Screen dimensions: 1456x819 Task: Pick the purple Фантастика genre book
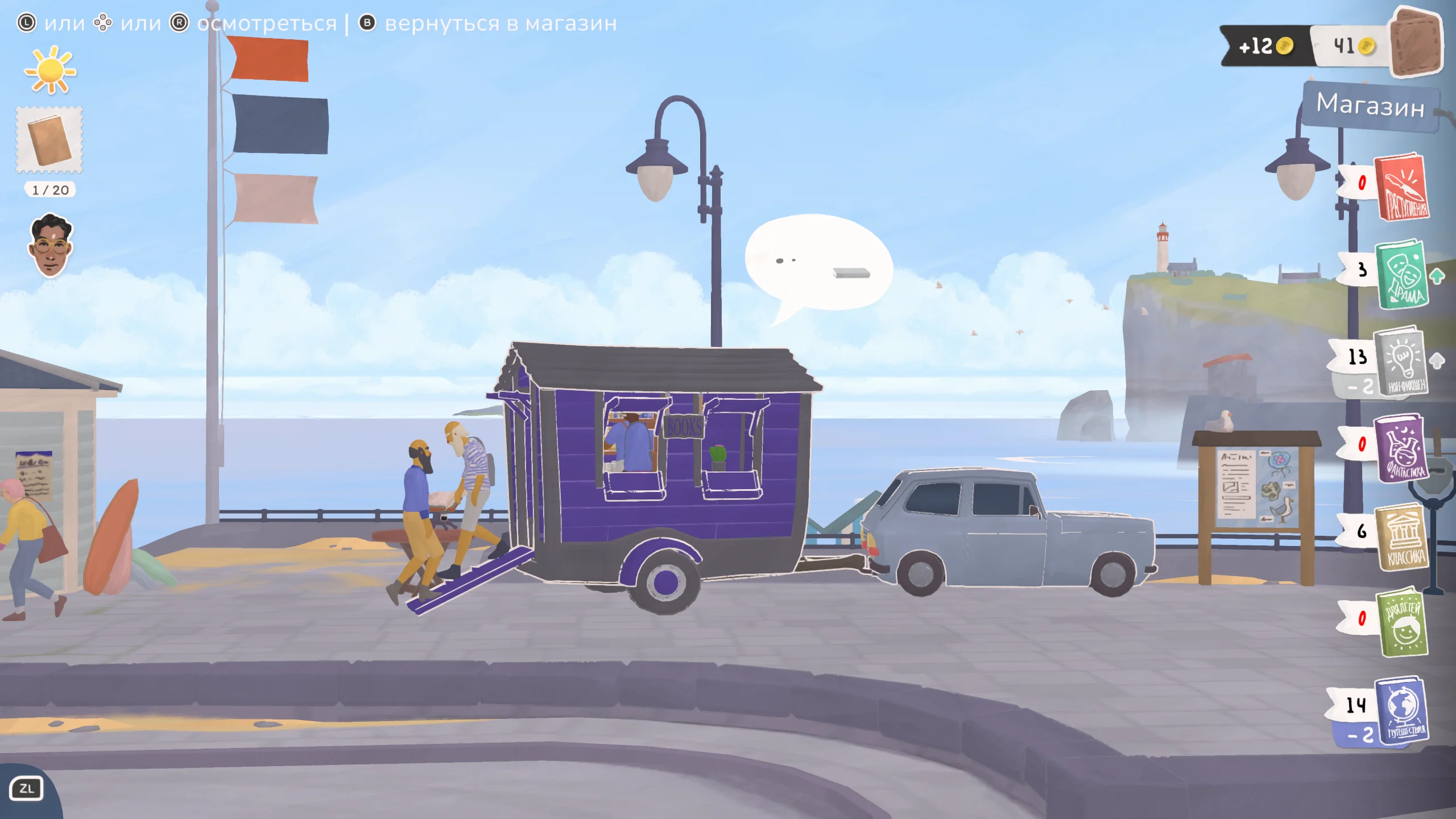1401,448
